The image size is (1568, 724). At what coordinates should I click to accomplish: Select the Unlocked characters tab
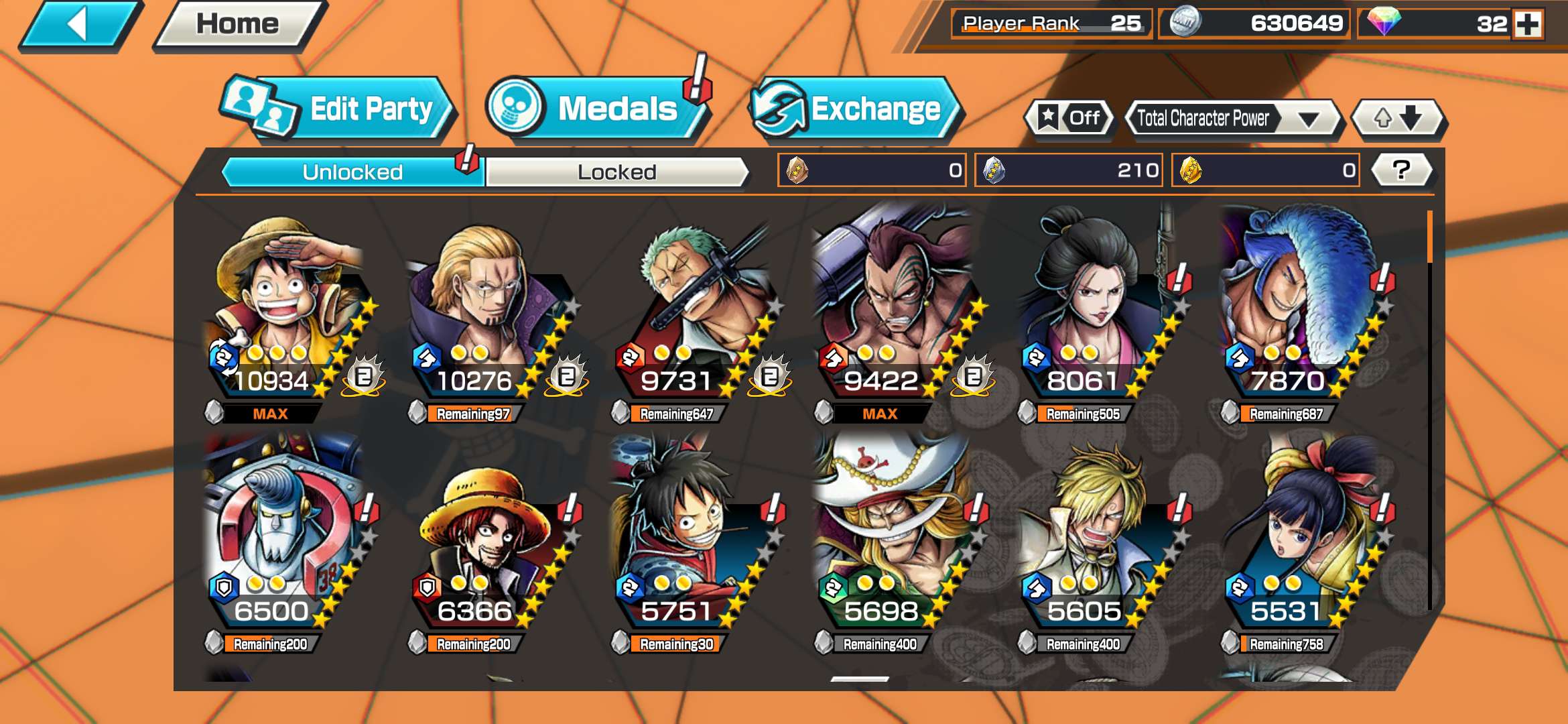click(x=352, y=172)
